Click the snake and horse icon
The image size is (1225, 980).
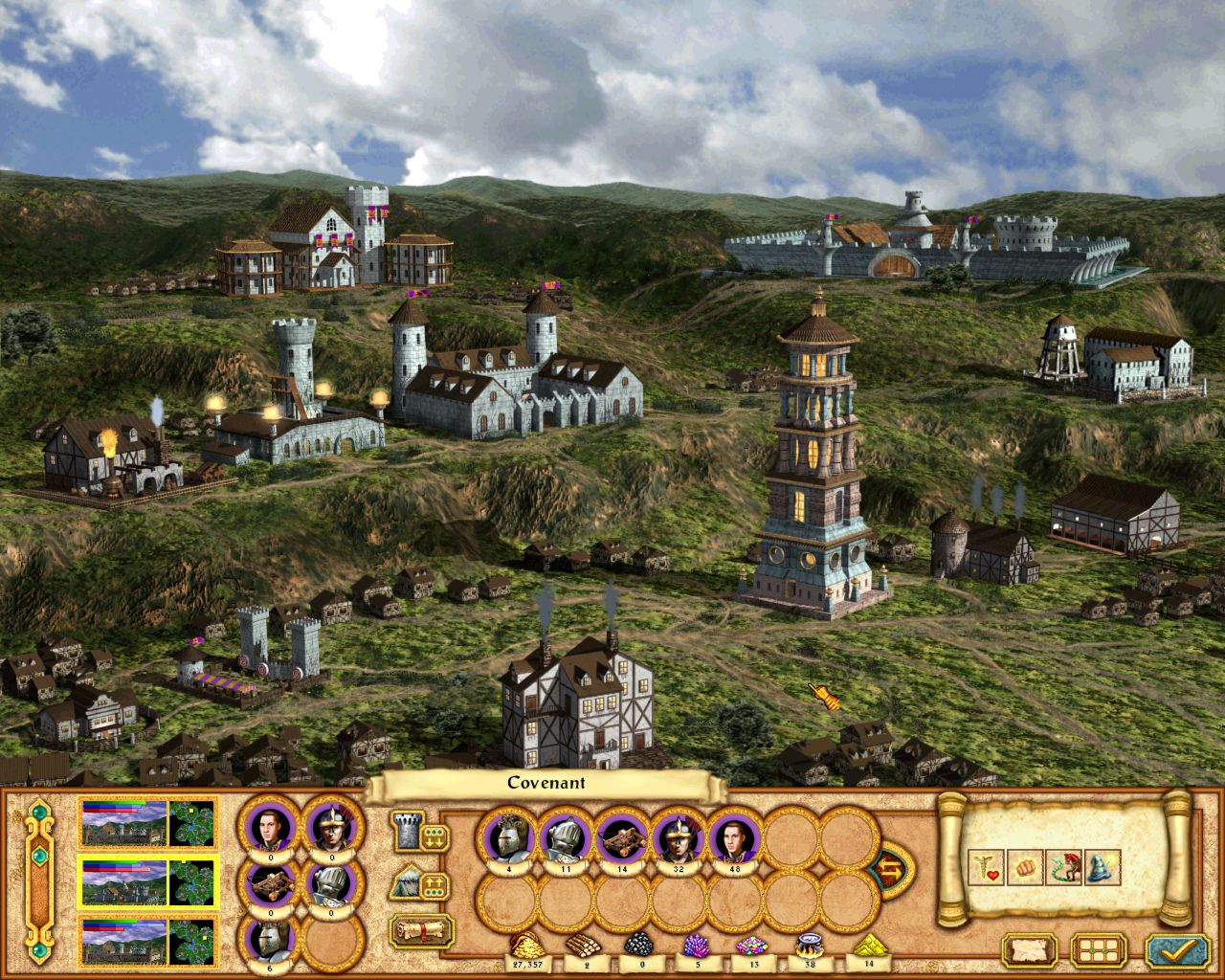(x=1063, y=868)
